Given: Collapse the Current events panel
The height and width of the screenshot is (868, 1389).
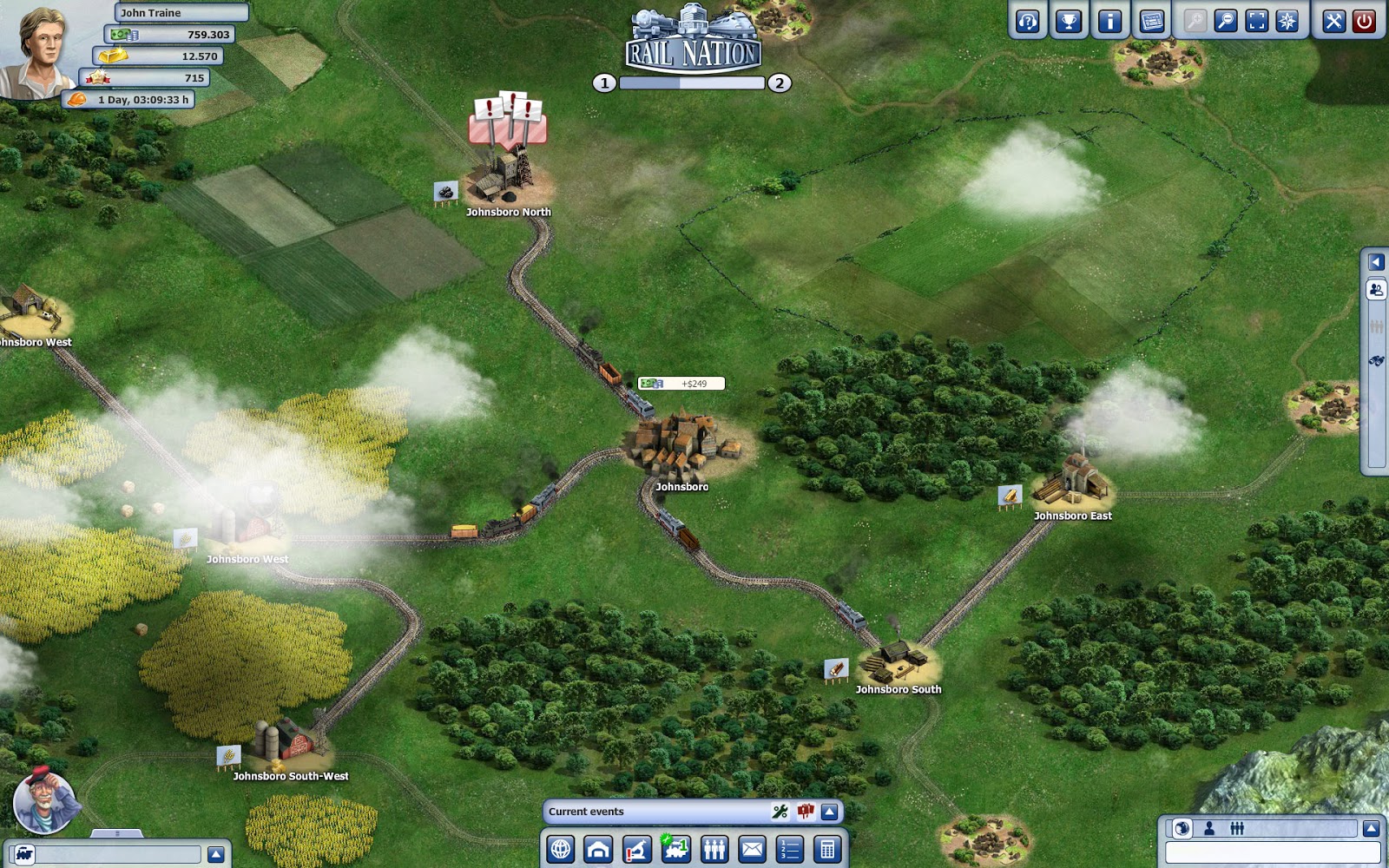Looking at the screenshot, I should point(829,812).
